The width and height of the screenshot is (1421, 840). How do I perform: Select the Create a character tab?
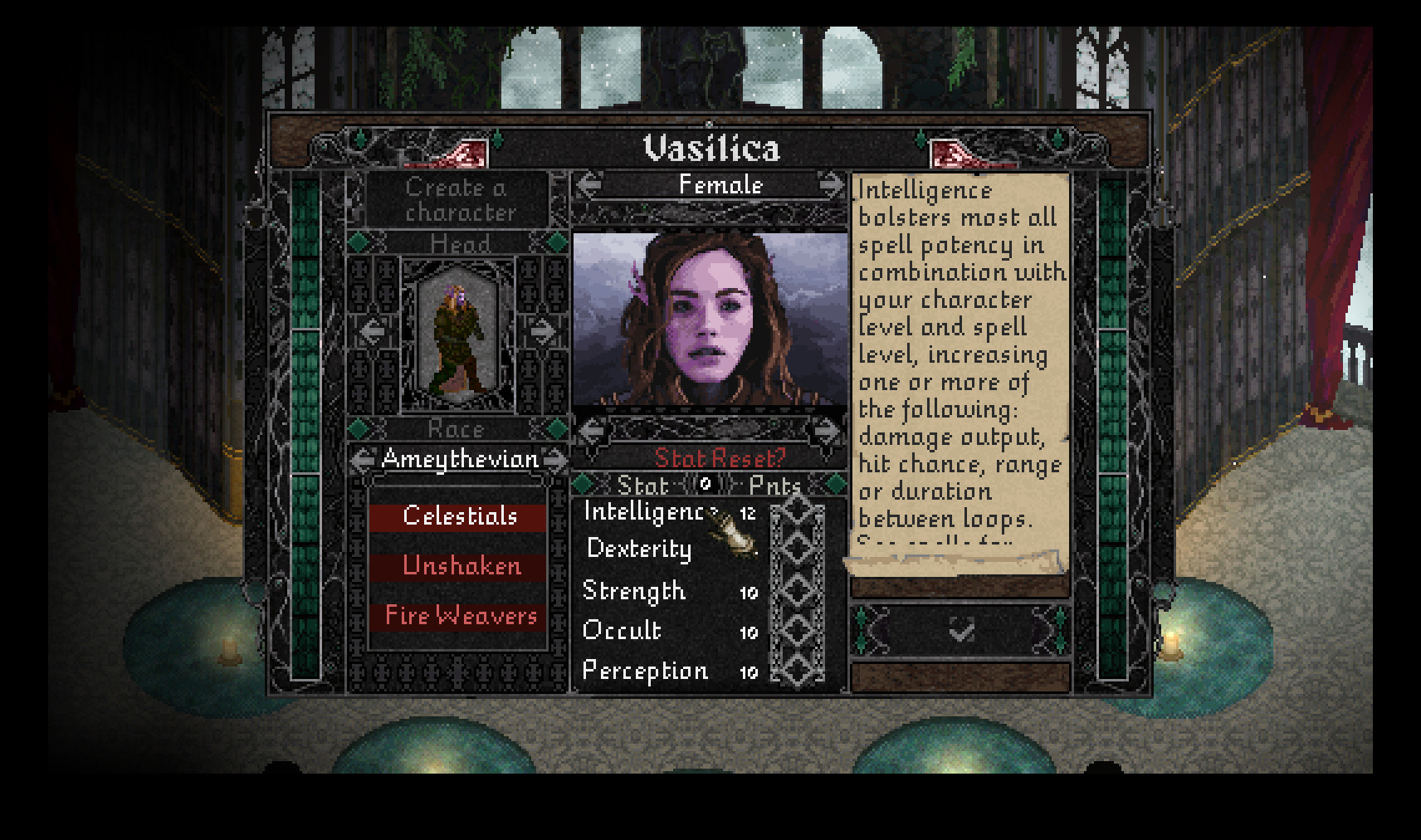click(x=457, y=199)
